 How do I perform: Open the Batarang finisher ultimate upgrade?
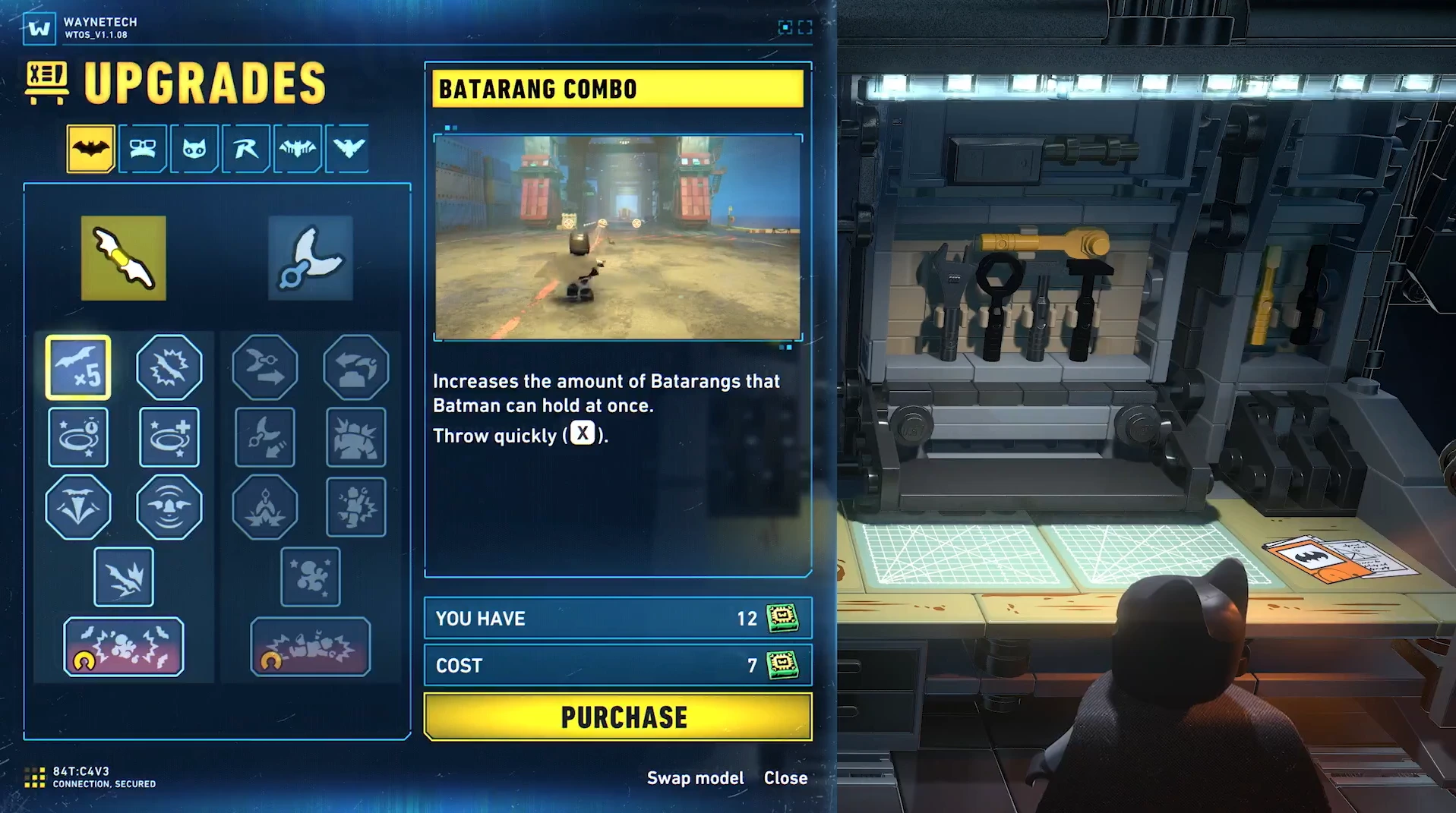[124, 647]
